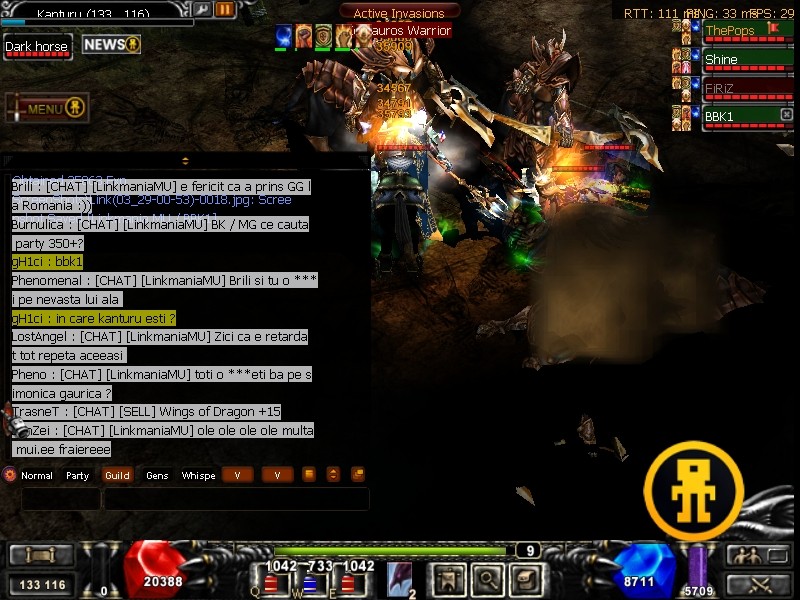The height and width of the screenshot is (600, 800).
Task: Activate the Whisper chat tab
Action: 198,476
